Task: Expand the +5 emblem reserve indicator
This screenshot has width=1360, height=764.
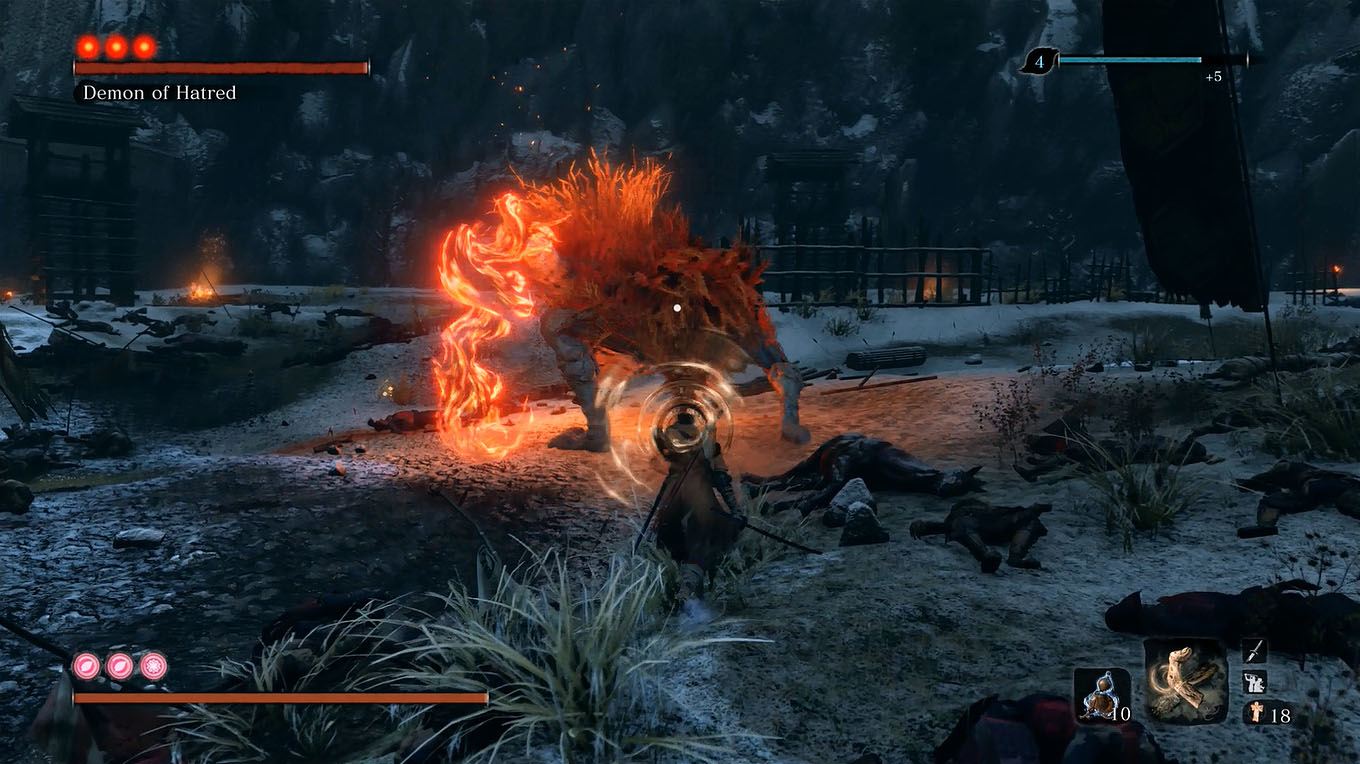Action: (x=1214, y=75)
